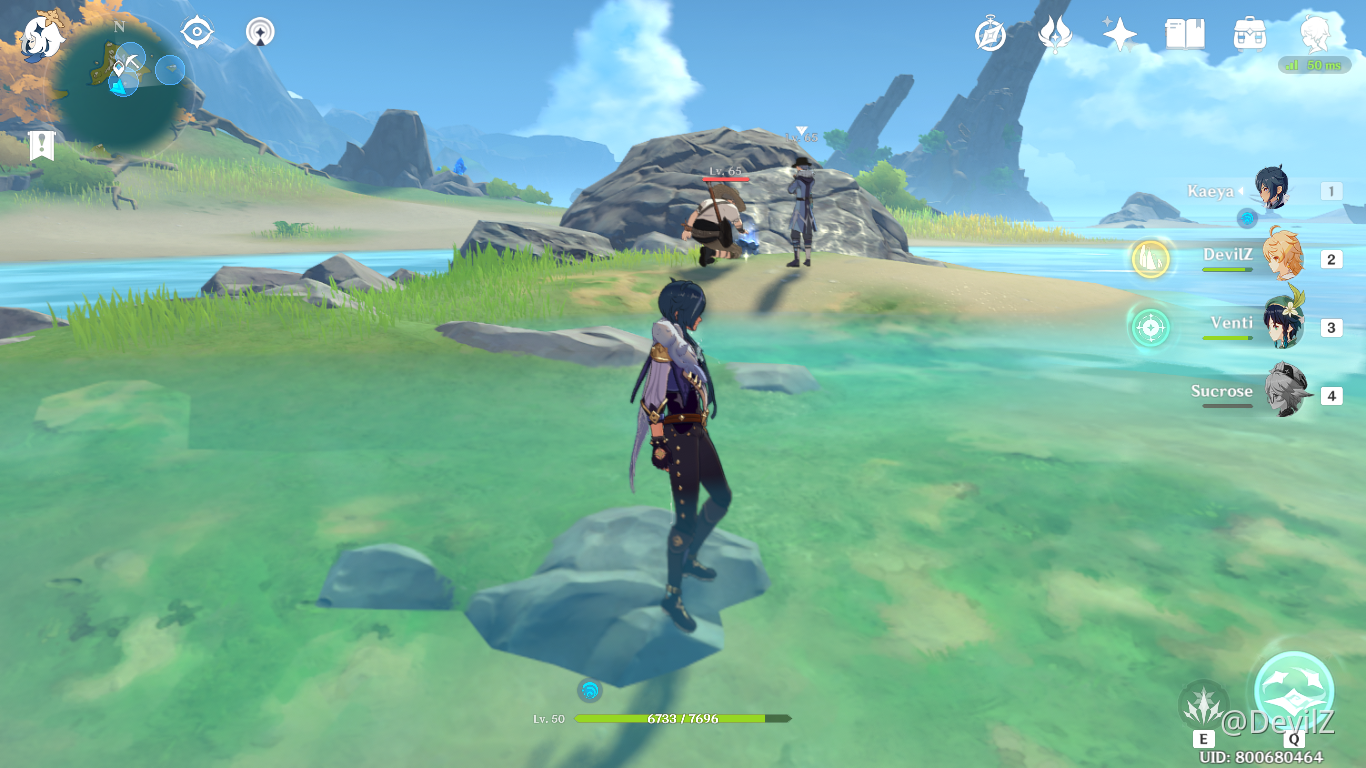Open the character profile head icon
The height and width of the screenshot is (768, 1366).
[x=1315, y=34]
